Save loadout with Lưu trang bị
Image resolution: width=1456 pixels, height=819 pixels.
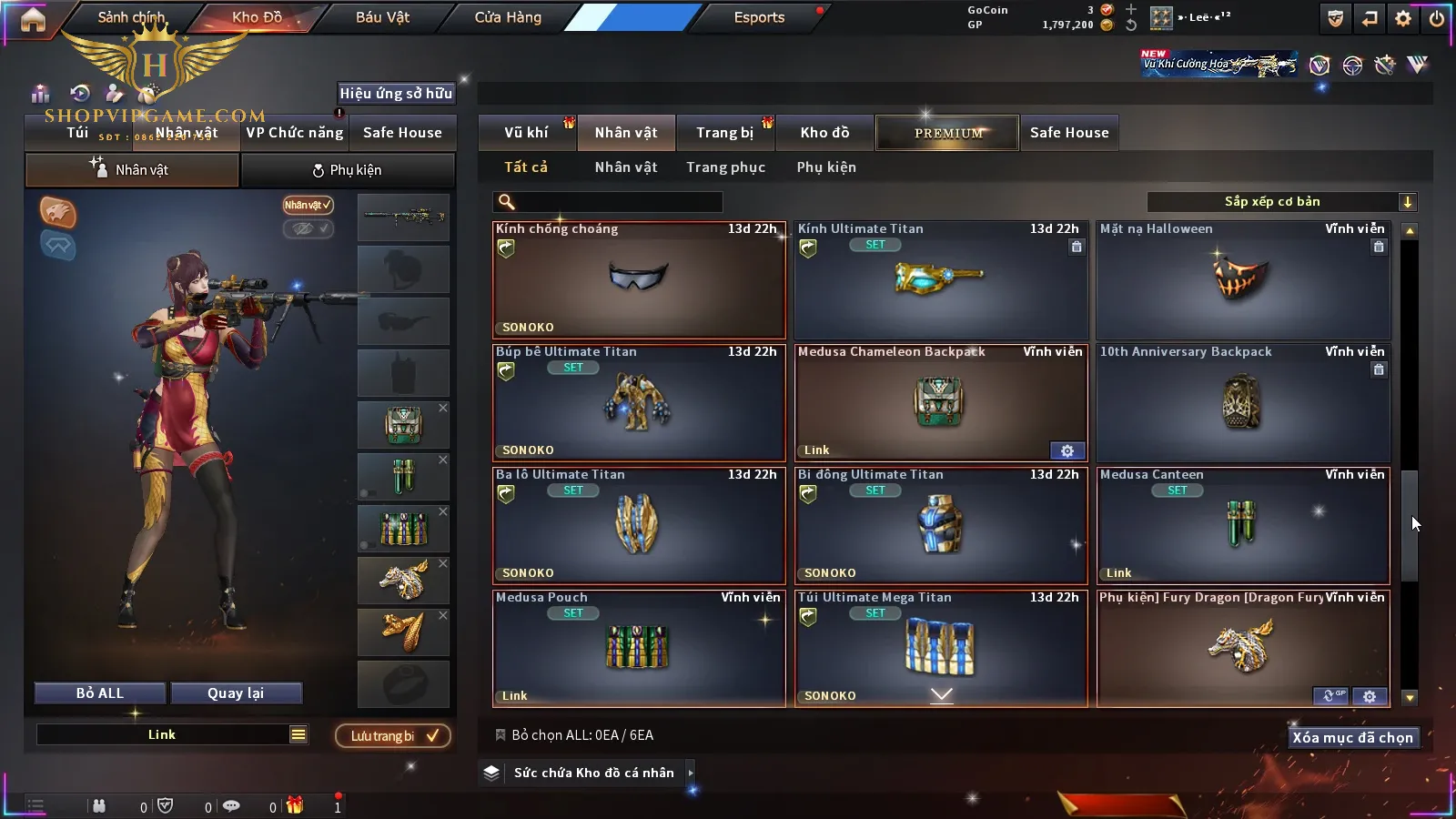pyautogui.click(x=393, y=736)
